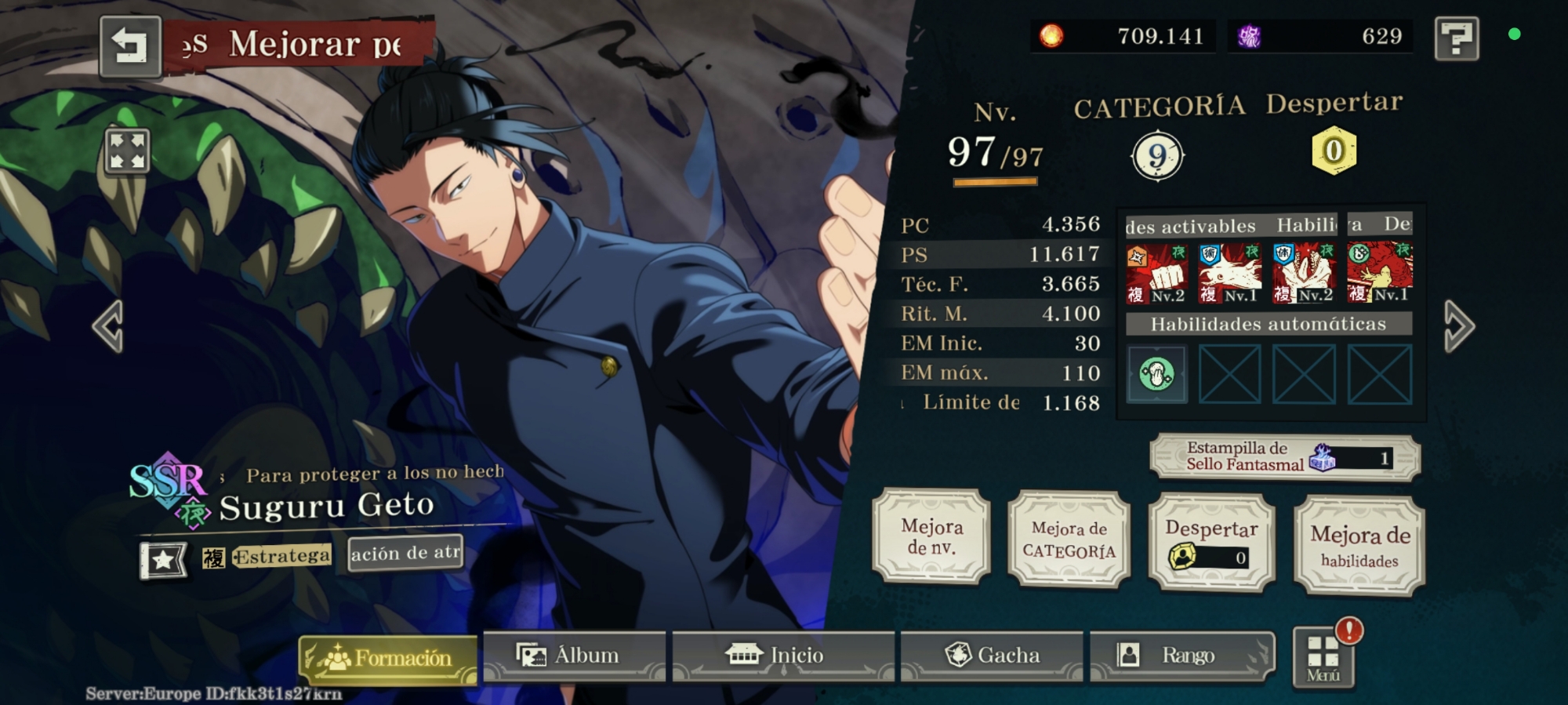
Task: Open the Gacha section
Action: 992,656
